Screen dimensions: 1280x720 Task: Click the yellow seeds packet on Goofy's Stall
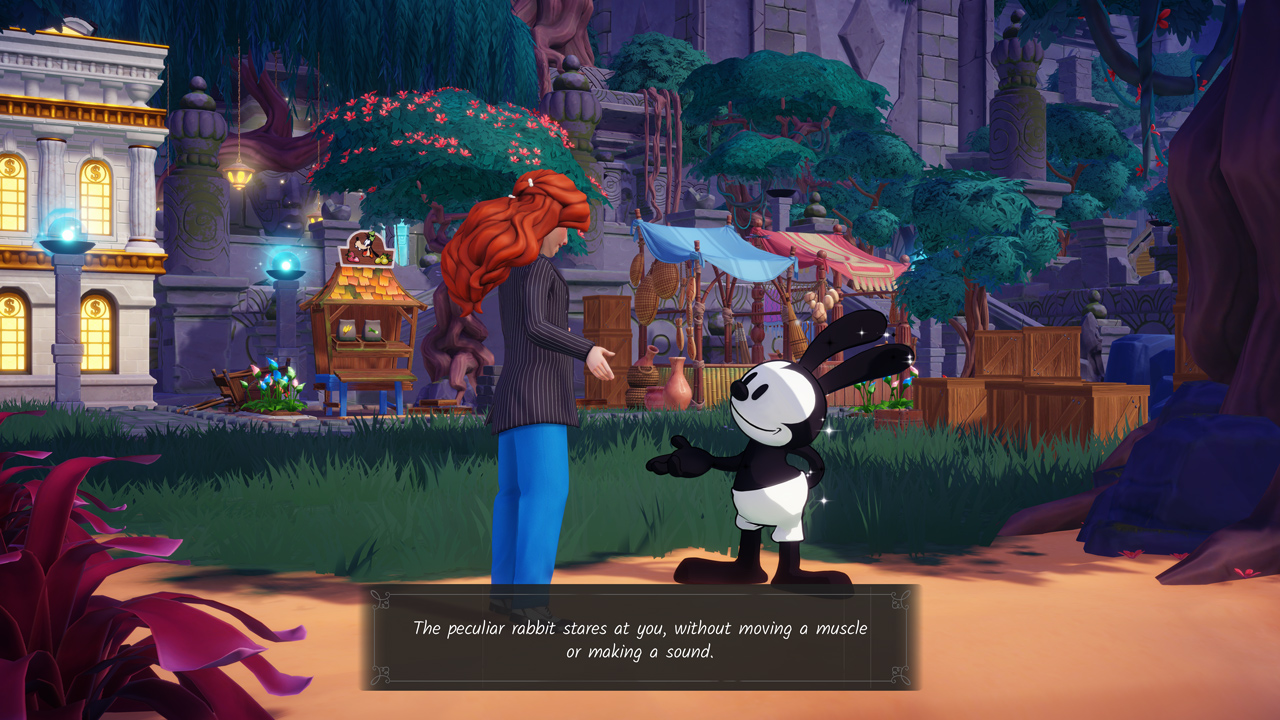tap(346, 328)
